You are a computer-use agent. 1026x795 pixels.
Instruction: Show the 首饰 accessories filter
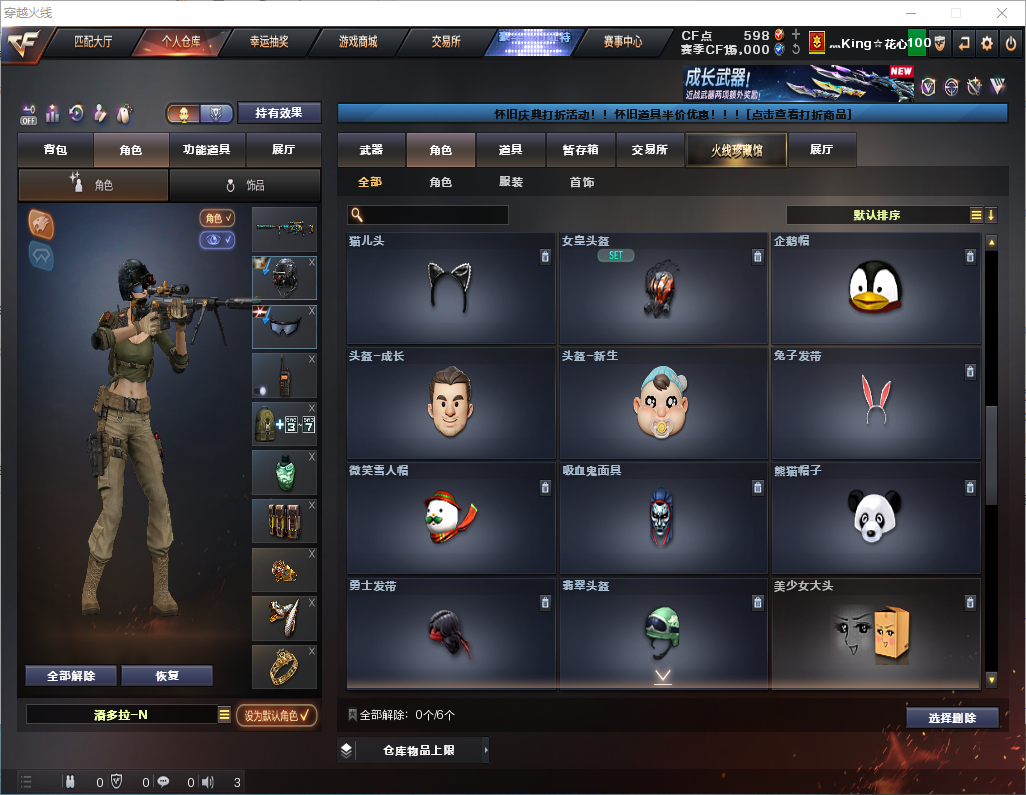coord(581,183)
